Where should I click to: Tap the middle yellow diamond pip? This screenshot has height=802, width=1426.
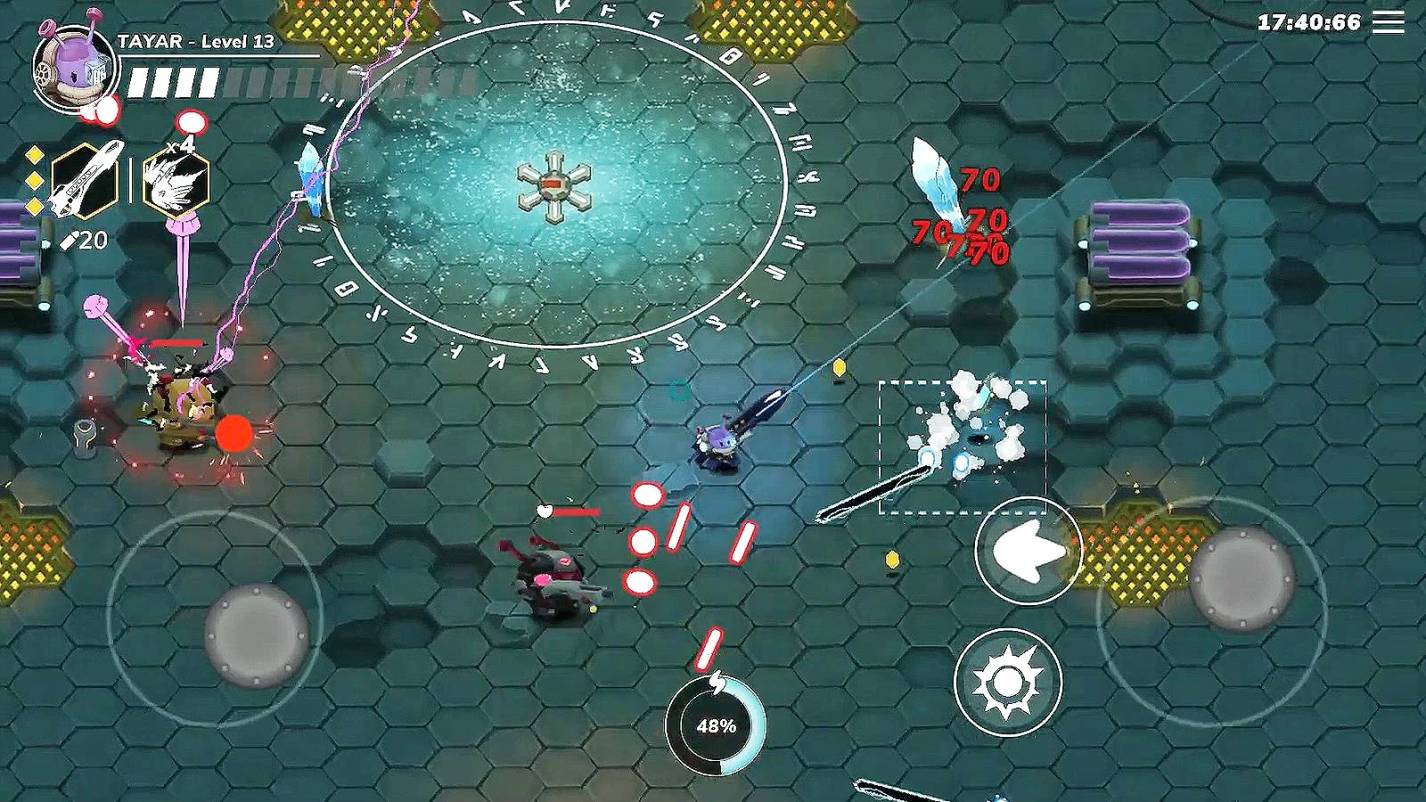pos(34,180)
